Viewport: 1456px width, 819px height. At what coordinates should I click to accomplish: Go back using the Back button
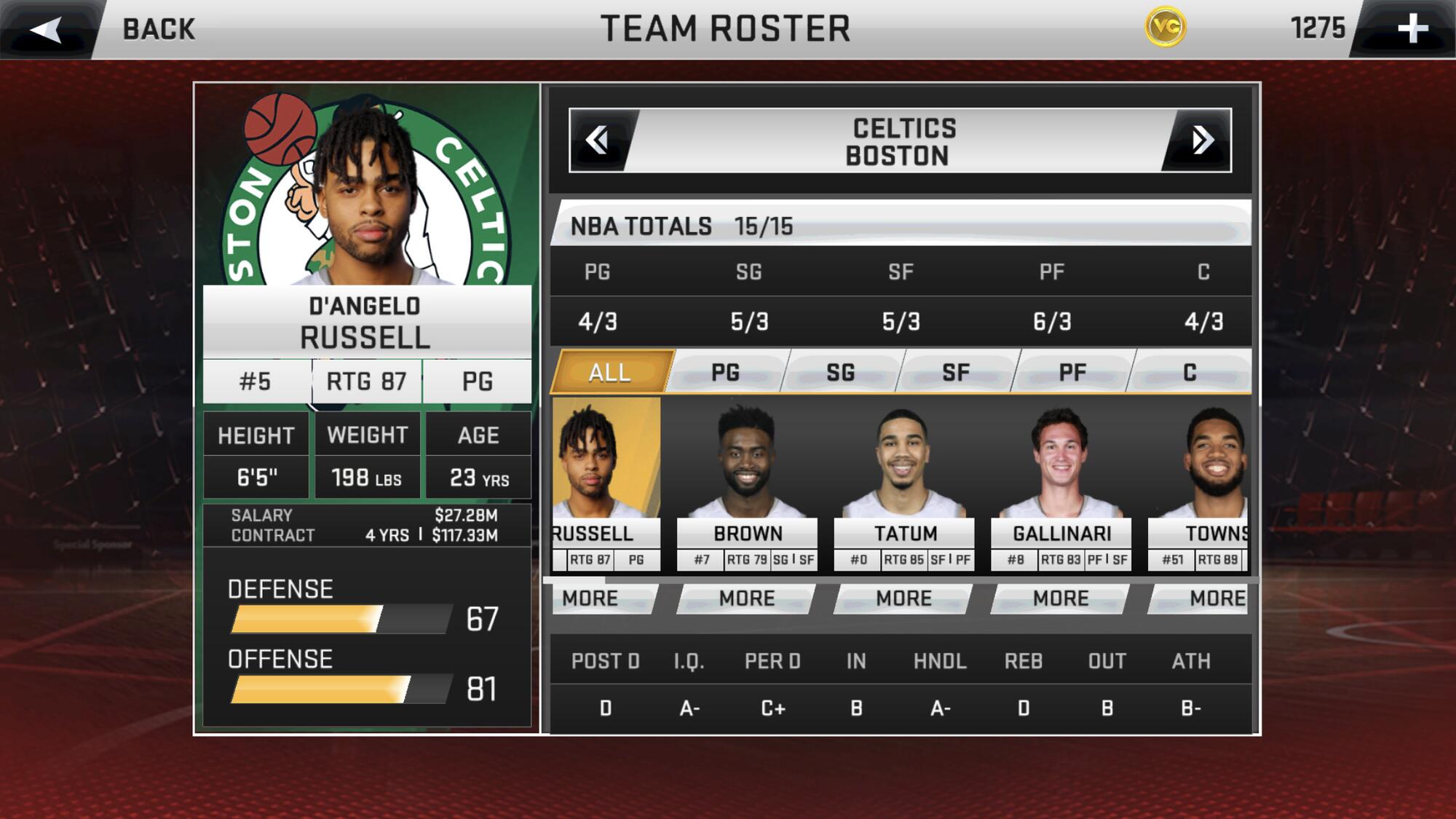(x=109, y=29)
